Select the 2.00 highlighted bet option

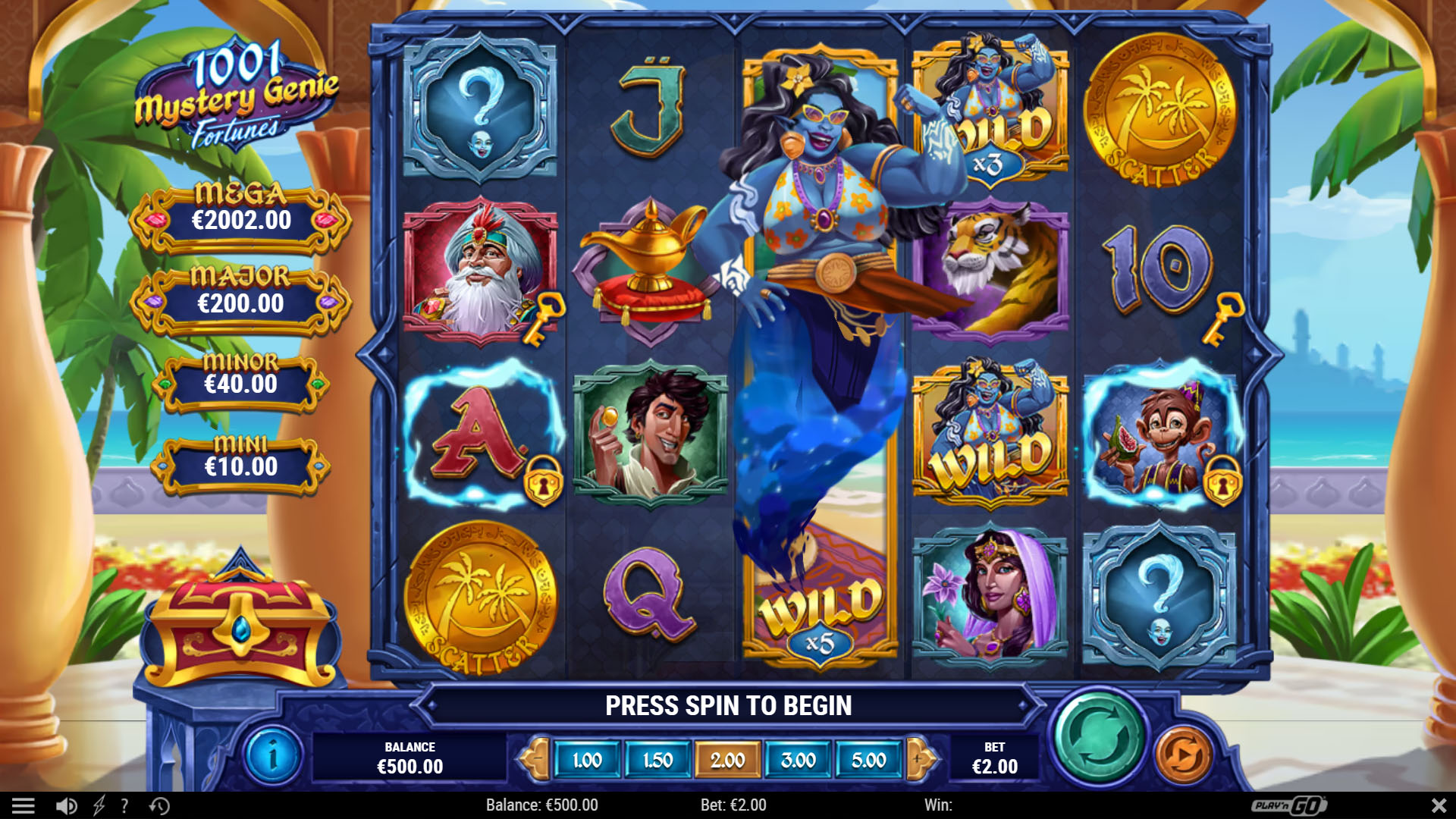(727, 758)
